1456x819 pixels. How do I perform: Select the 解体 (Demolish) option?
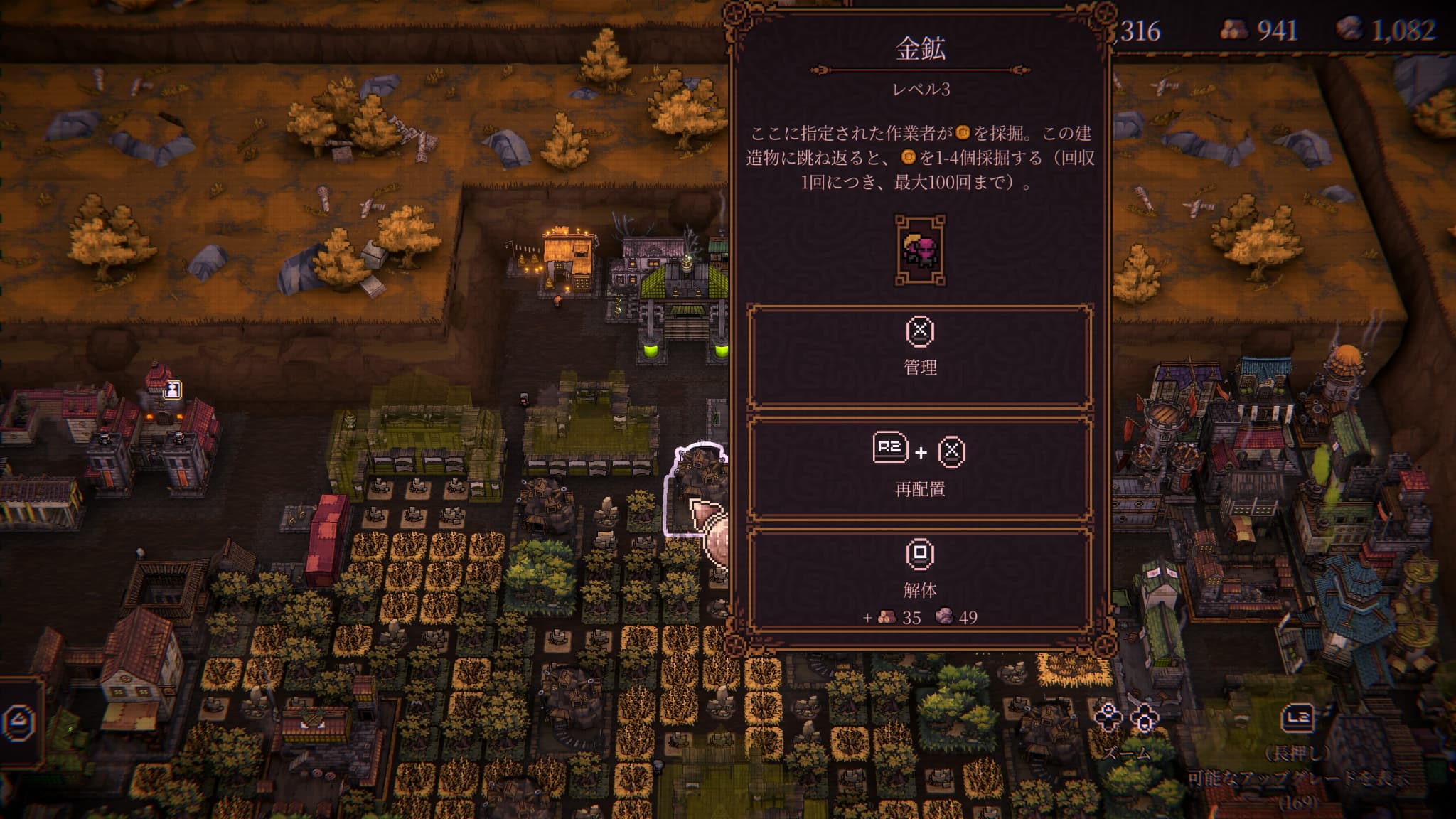click(x=920, y=579)
